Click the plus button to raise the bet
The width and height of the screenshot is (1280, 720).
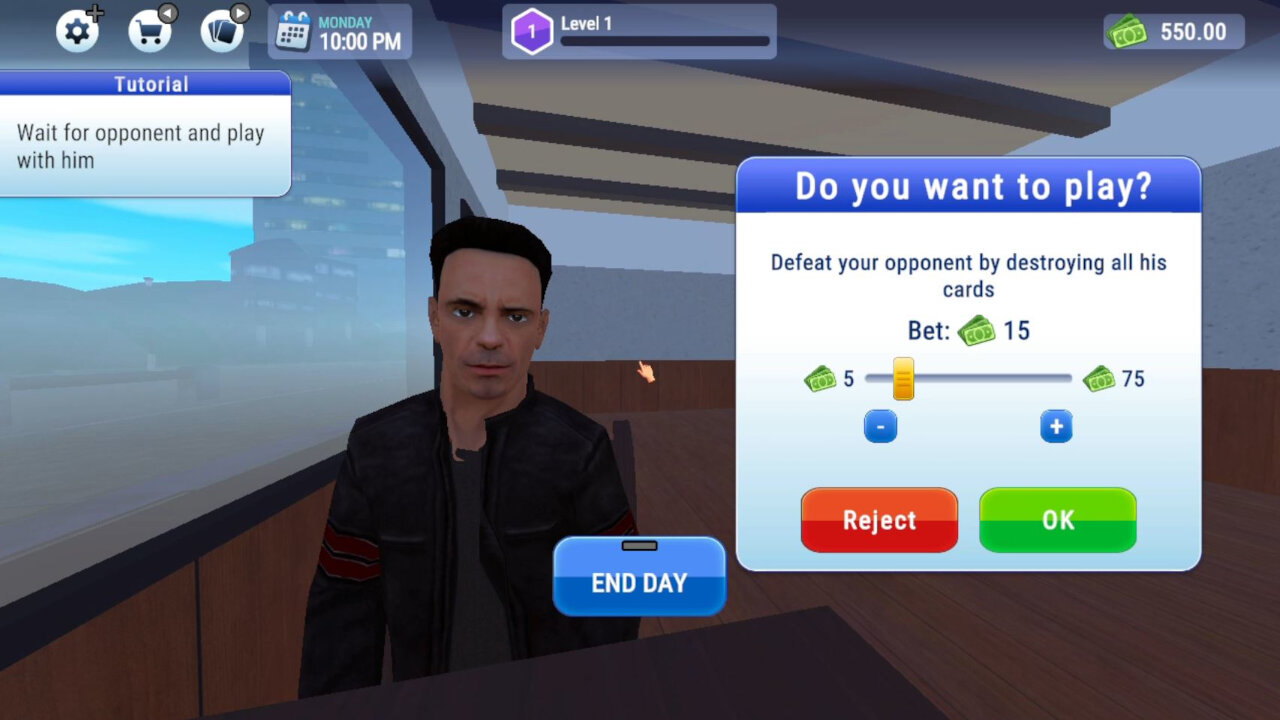pos(1055,425)
